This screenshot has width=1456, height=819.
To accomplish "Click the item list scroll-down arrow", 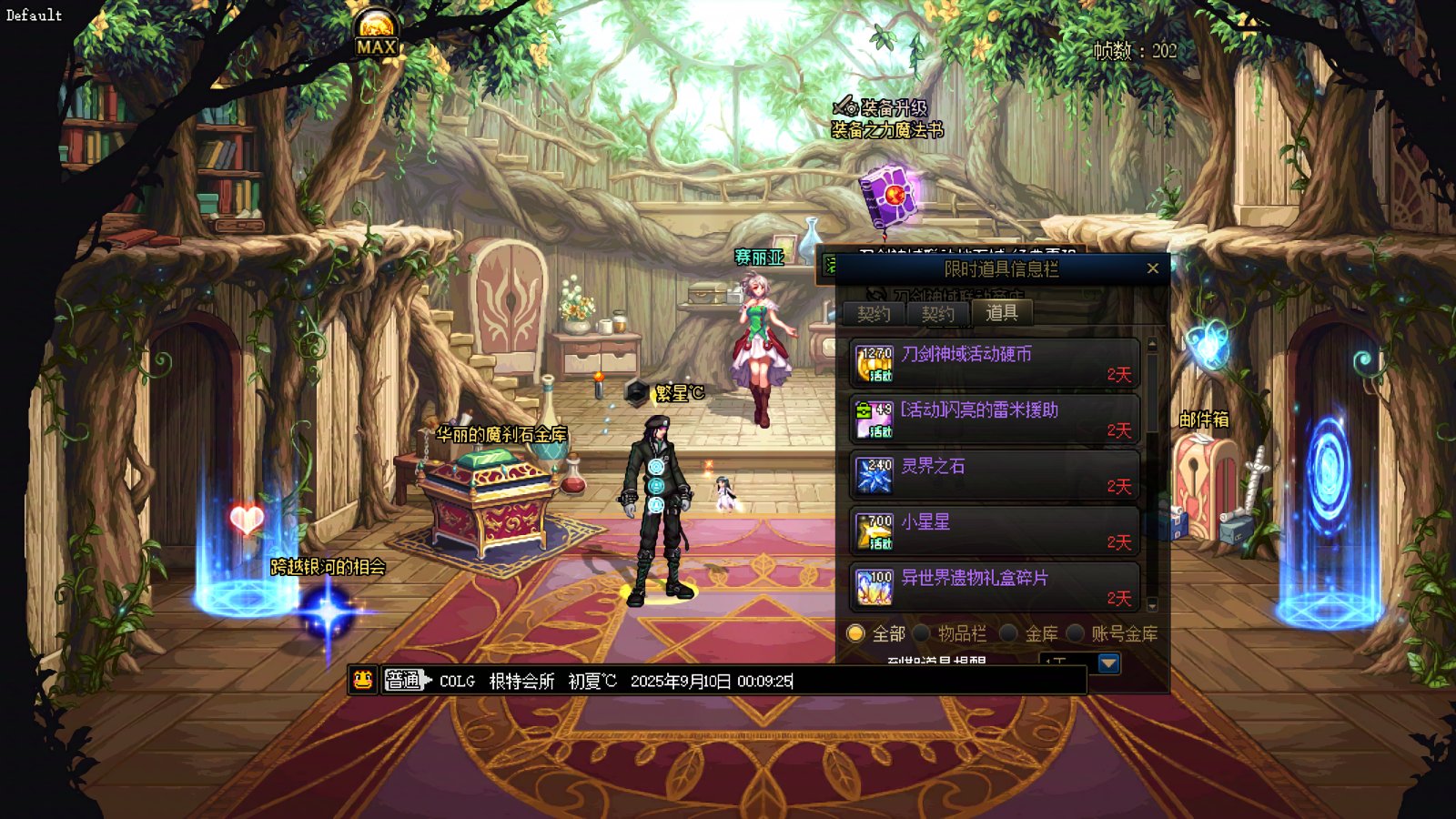I will pyautogui.click(x=1152, y=605).
